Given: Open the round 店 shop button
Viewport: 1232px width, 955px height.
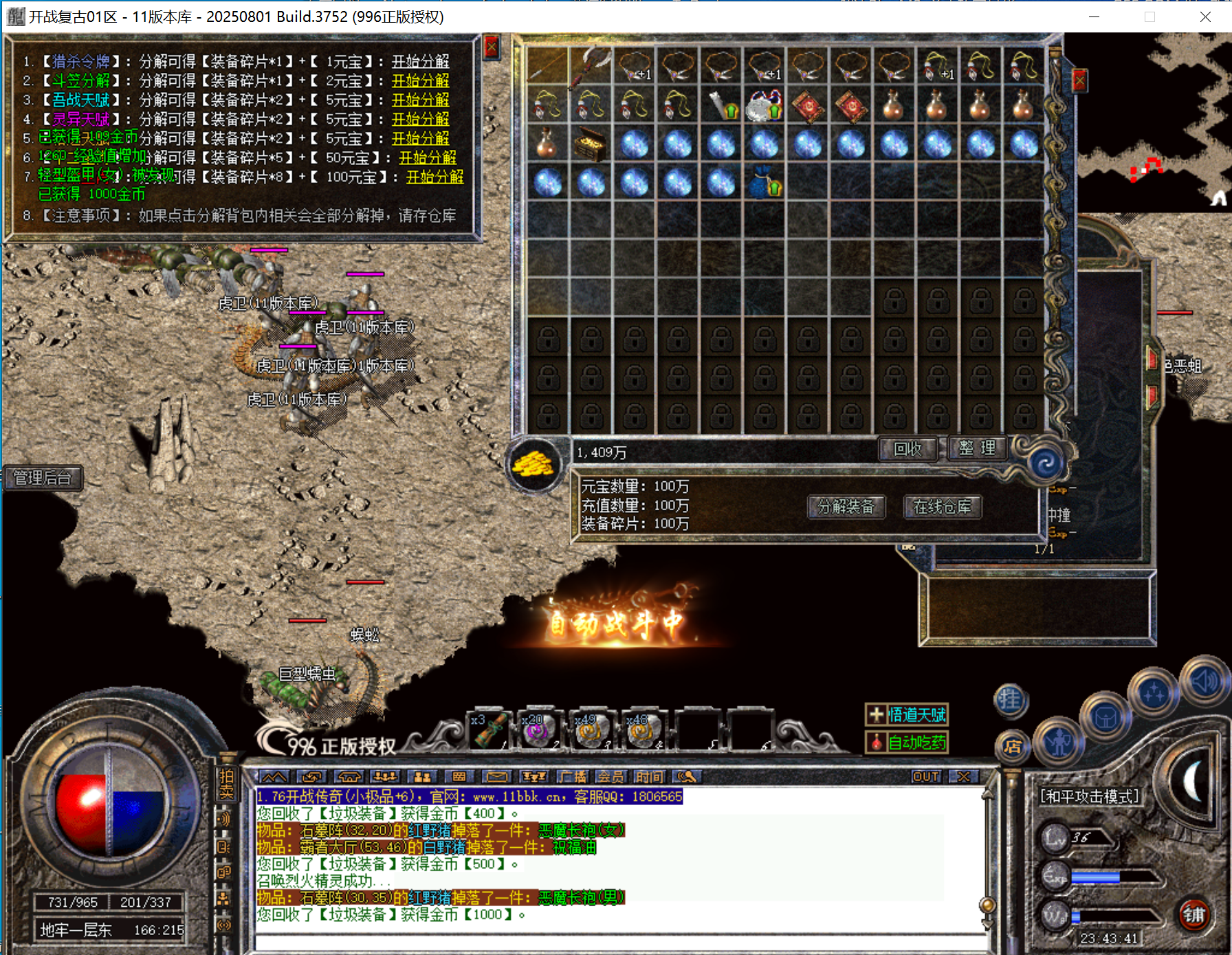Looking at the screenshot, I should (x=1012, y=747).
